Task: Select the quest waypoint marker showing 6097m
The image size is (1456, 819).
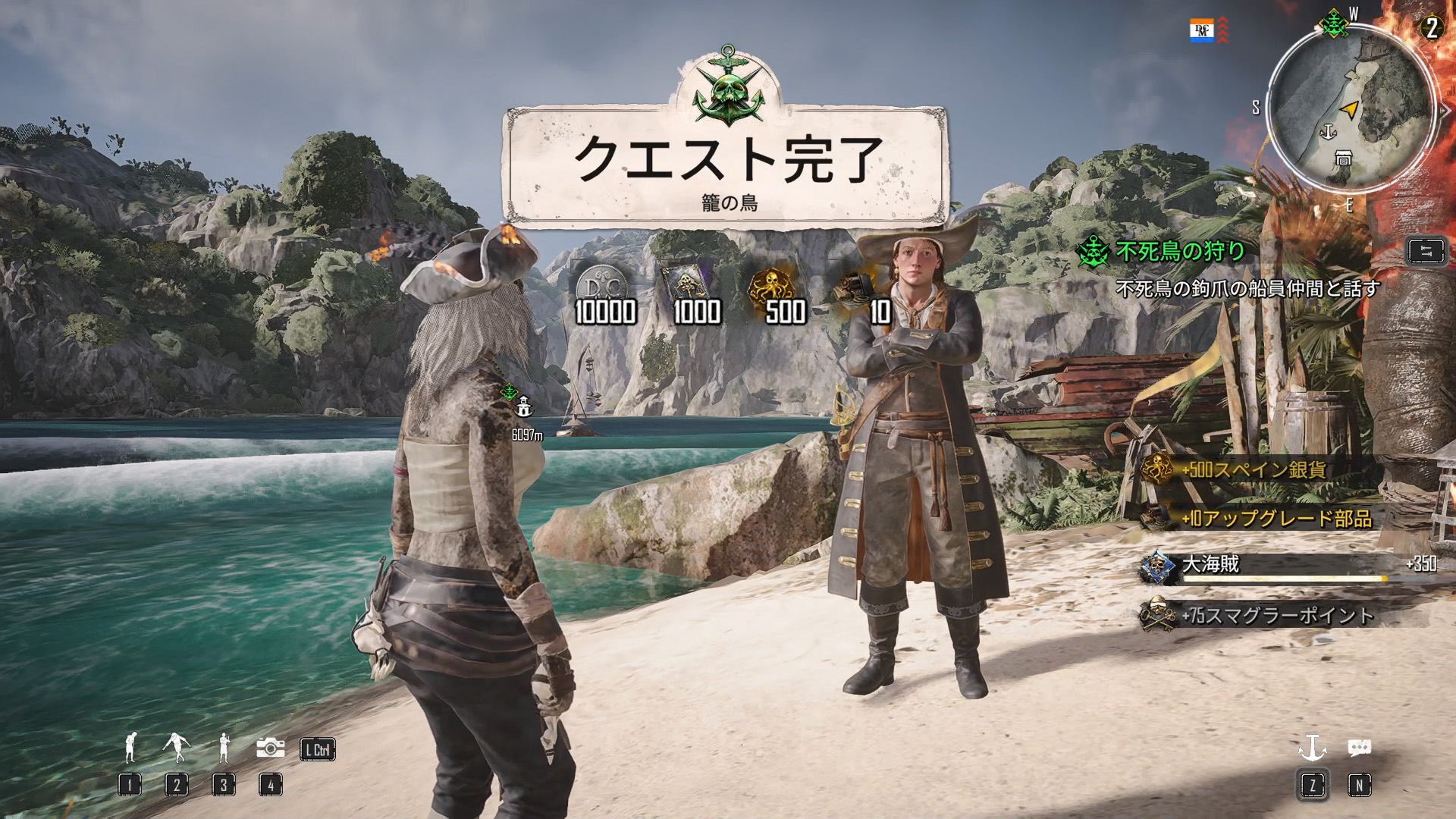Action: [x=523, y=409]
